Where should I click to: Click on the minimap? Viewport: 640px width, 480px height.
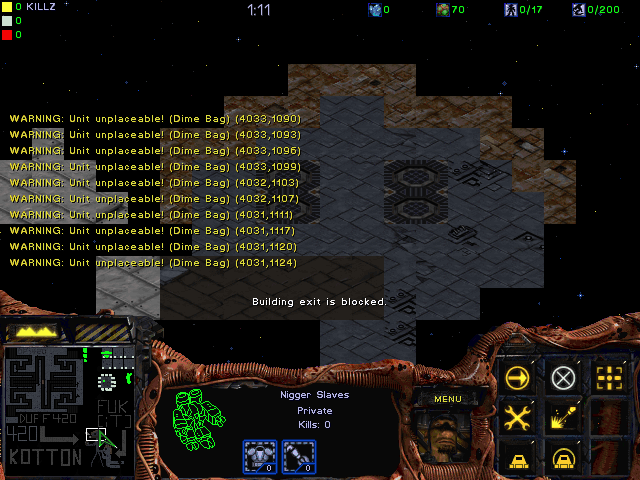pos(68,407)
